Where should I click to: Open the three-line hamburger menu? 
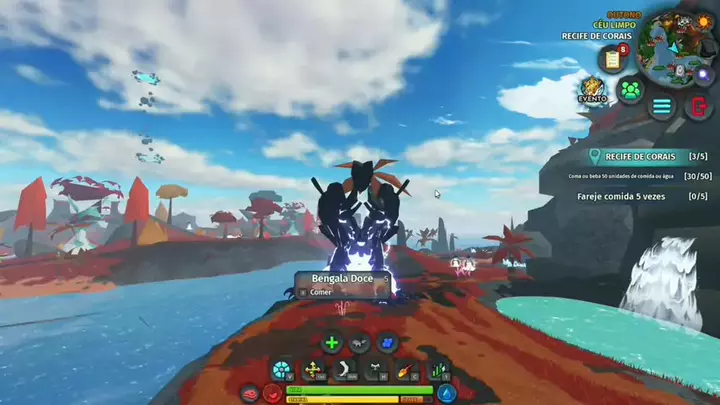point(661,107)
